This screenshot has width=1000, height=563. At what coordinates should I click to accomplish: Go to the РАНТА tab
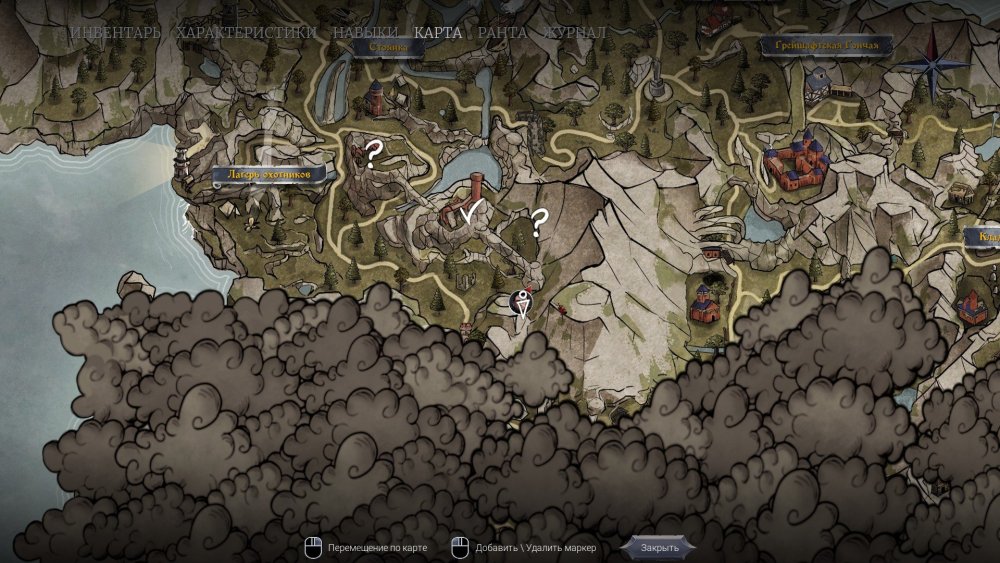click(x=502, y=32)
